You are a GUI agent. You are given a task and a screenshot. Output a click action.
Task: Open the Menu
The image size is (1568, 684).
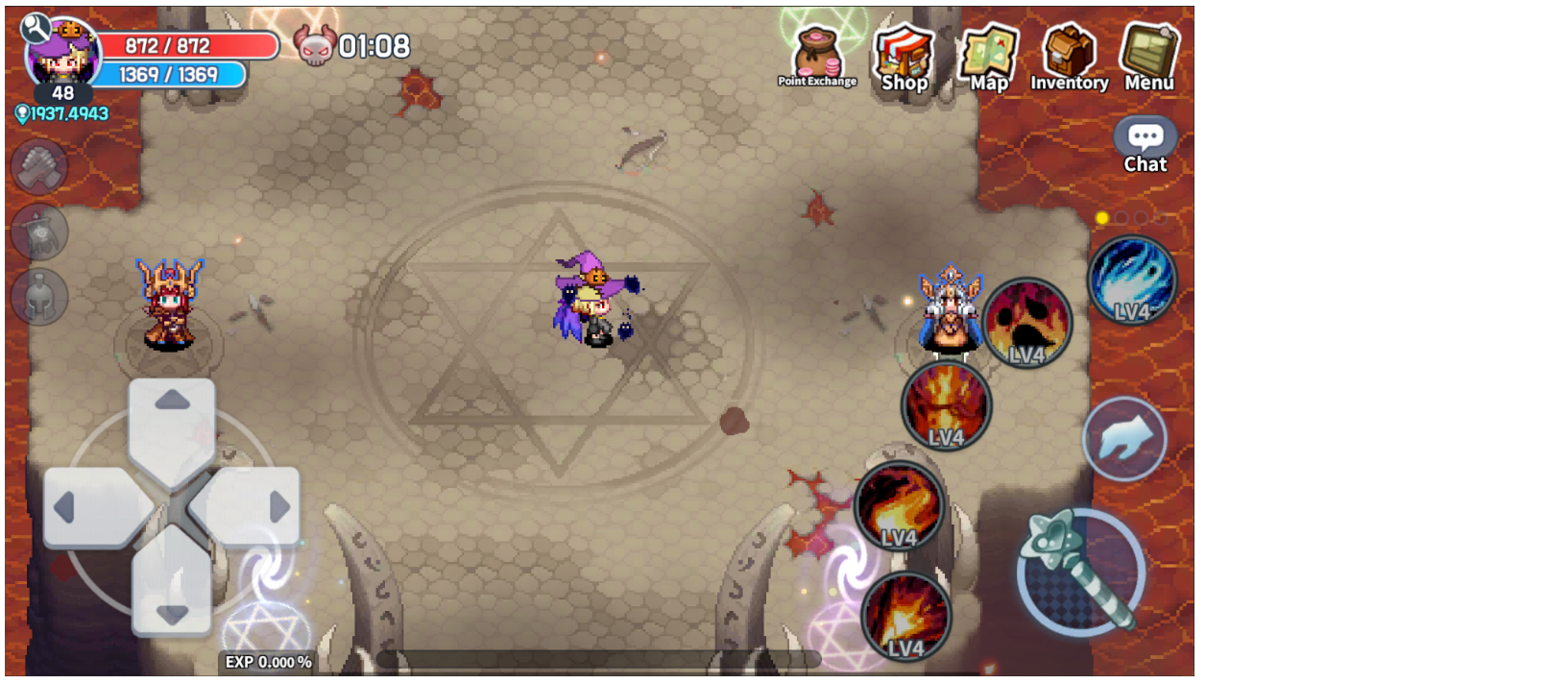click(x=1149, y=58)
